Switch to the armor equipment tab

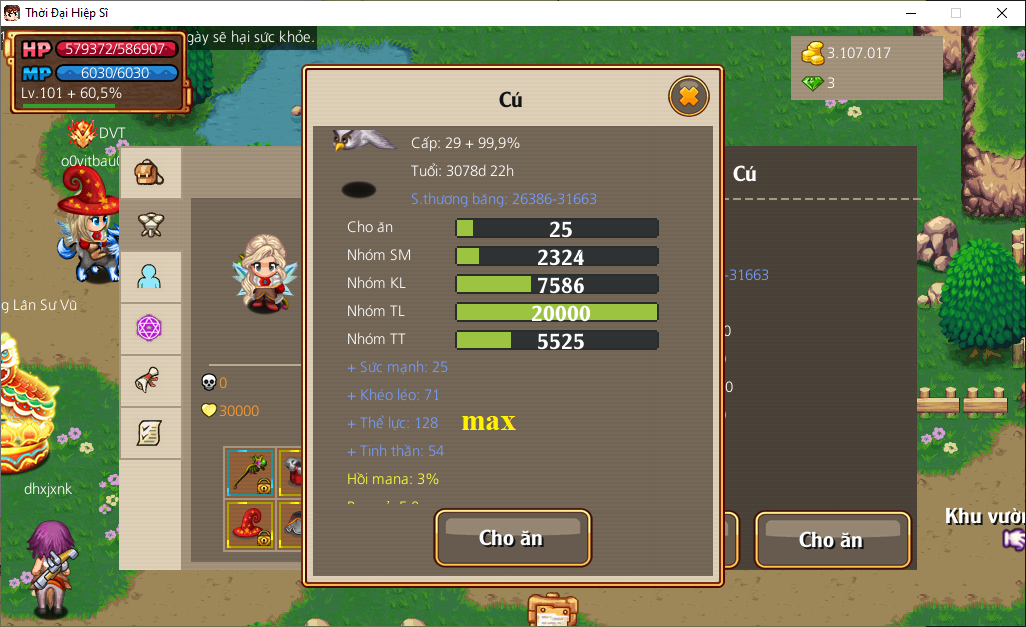point(150,225)
